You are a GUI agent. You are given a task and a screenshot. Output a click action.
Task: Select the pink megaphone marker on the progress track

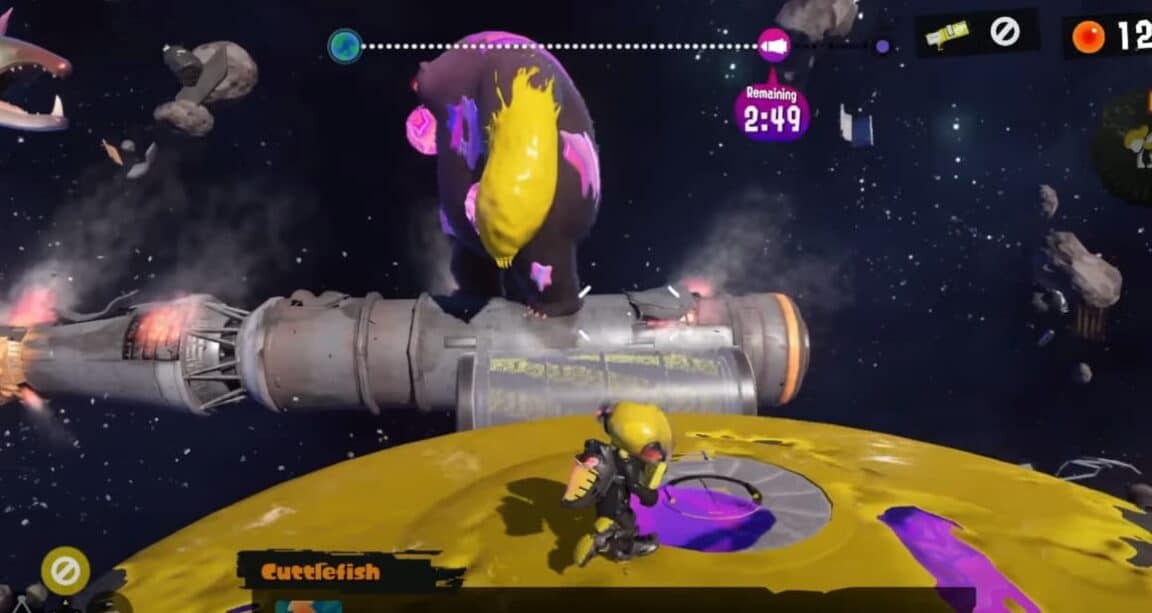click(773, 45)
